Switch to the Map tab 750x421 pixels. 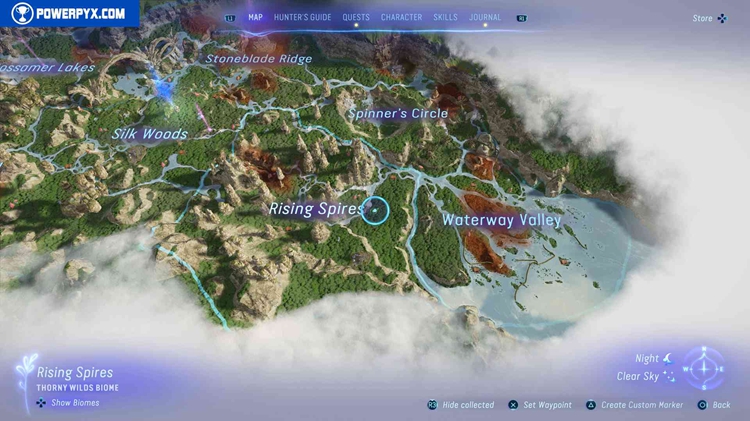pos(255,17)
